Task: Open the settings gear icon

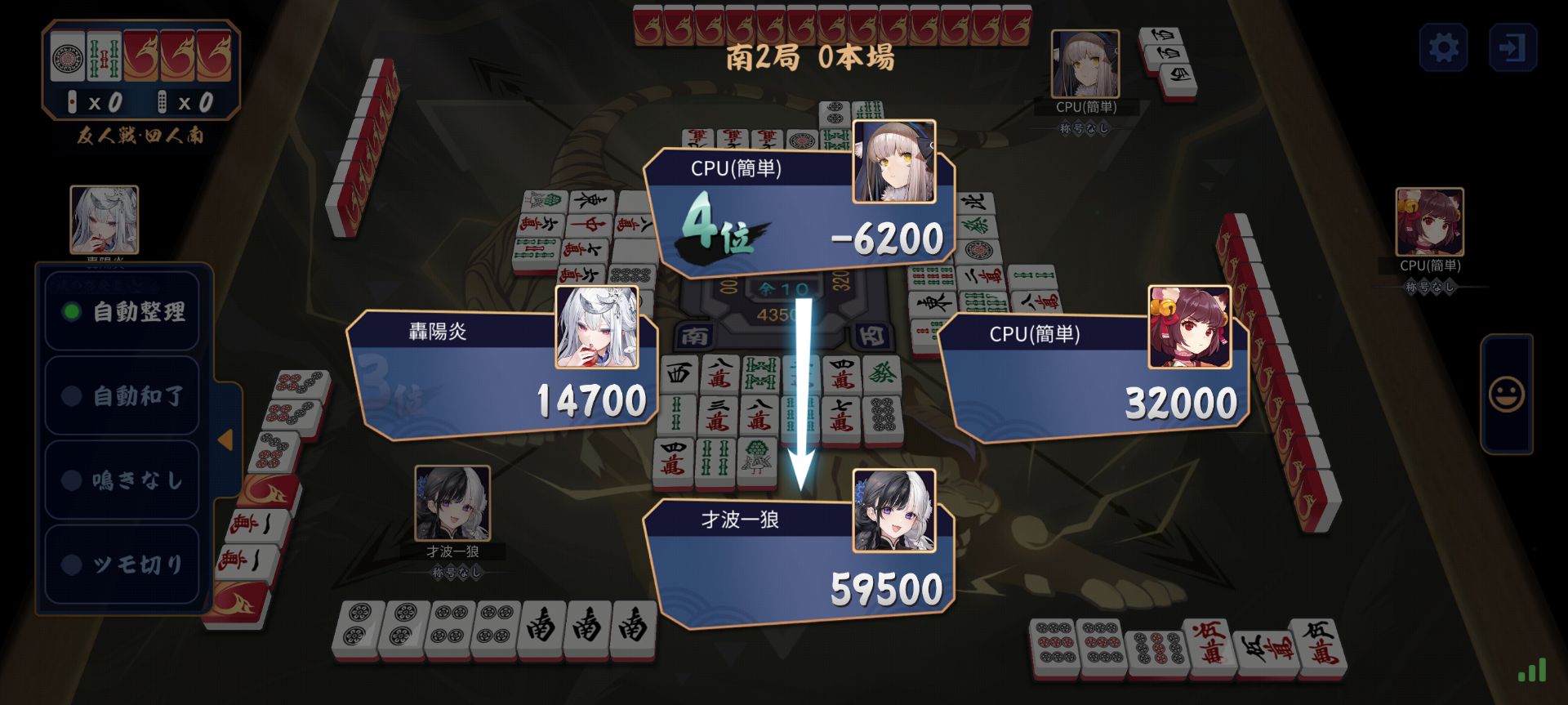Action: pos(1445,47)
